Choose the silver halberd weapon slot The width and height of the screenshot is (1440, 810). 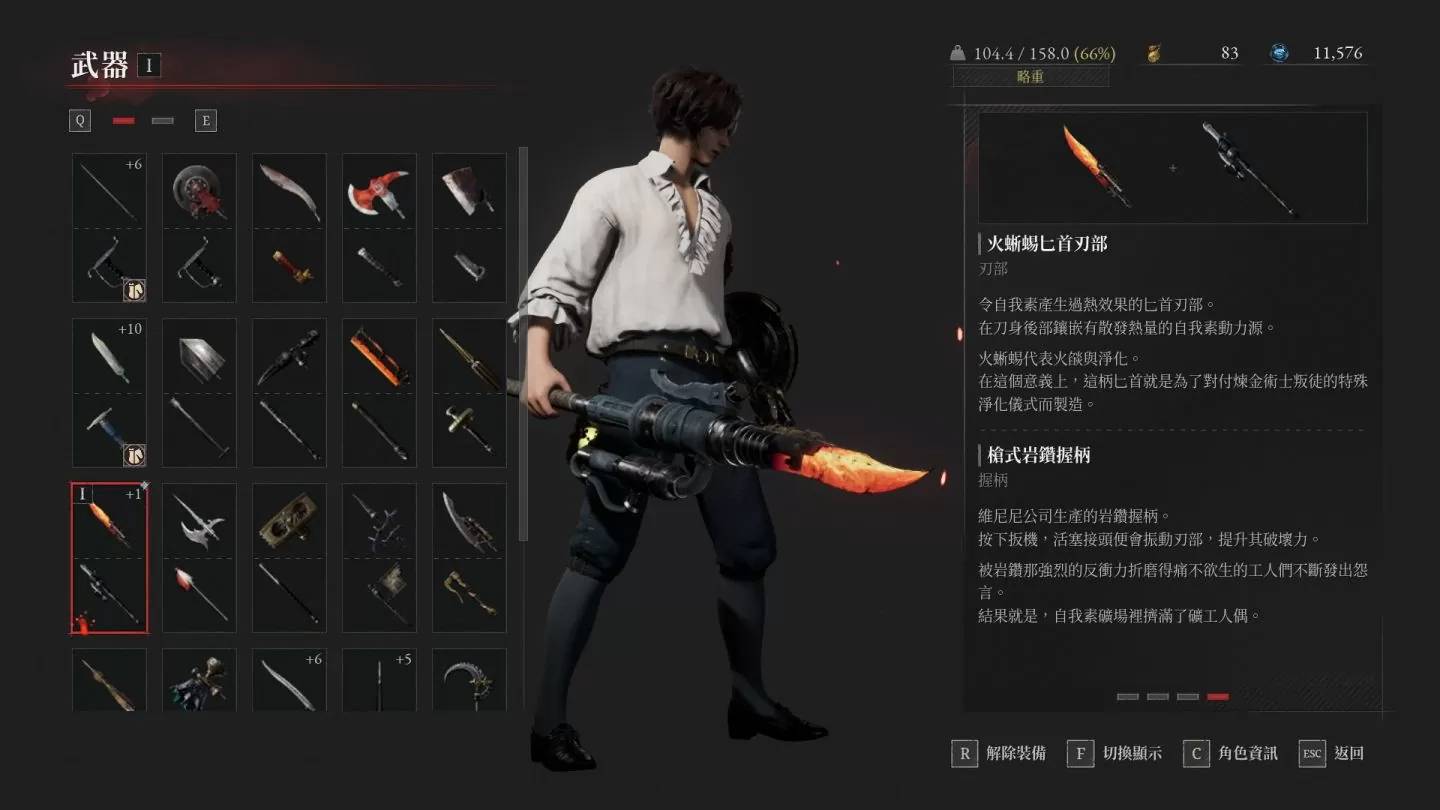coord(199,558)
